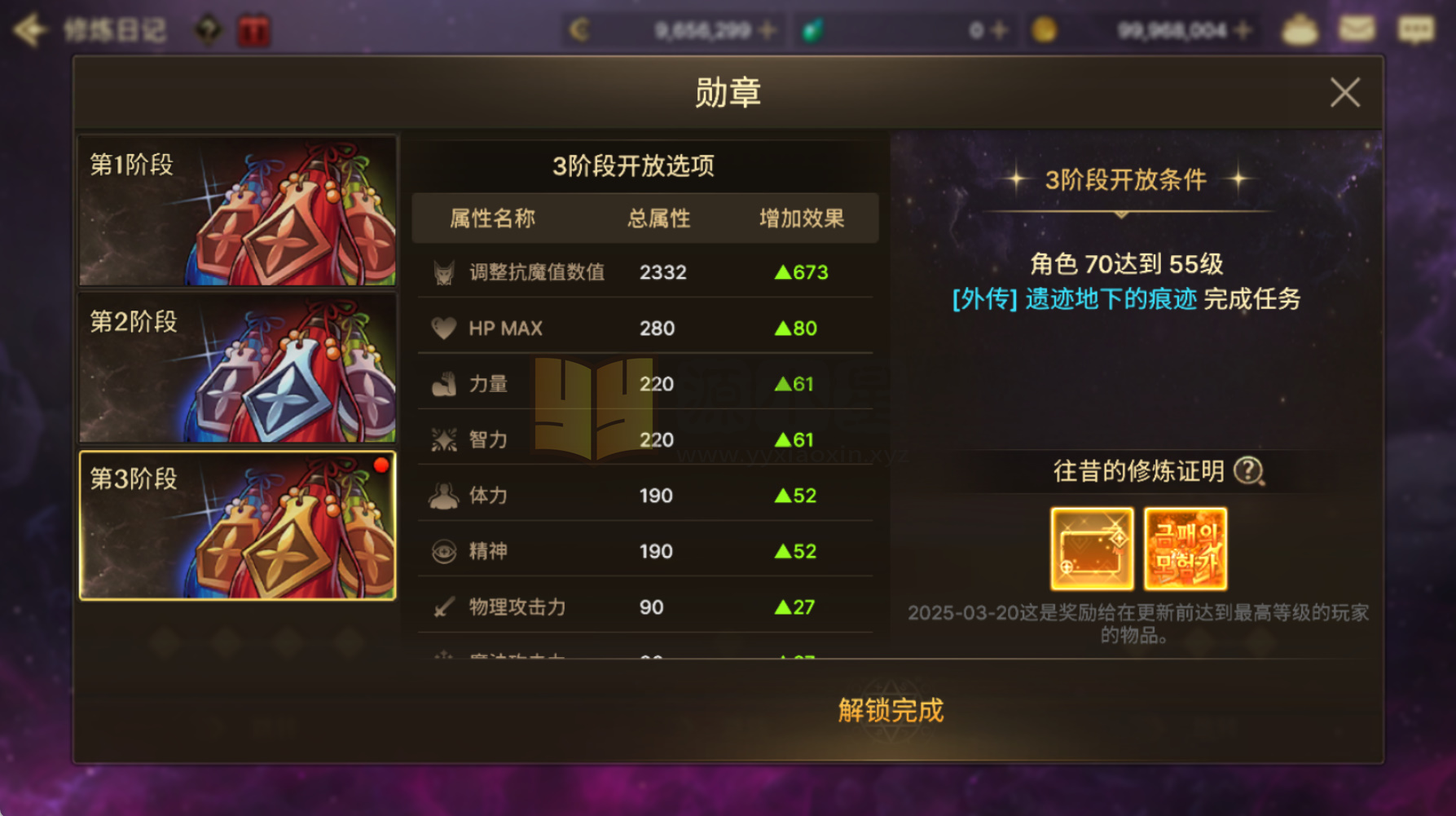Select the 第1阶段 stage panel
The height and width of the screenshot is (816, 1456).
click(236, 211)
